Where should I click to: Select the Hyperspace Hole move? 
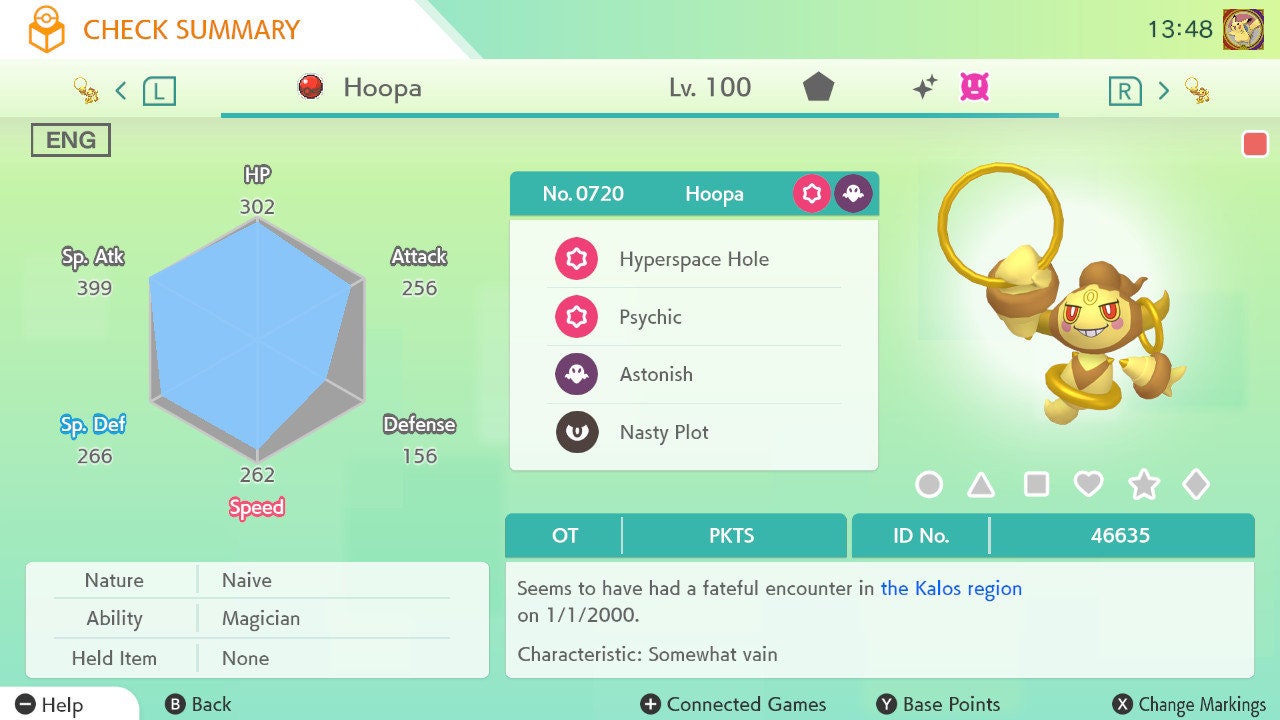pos(694,259)
